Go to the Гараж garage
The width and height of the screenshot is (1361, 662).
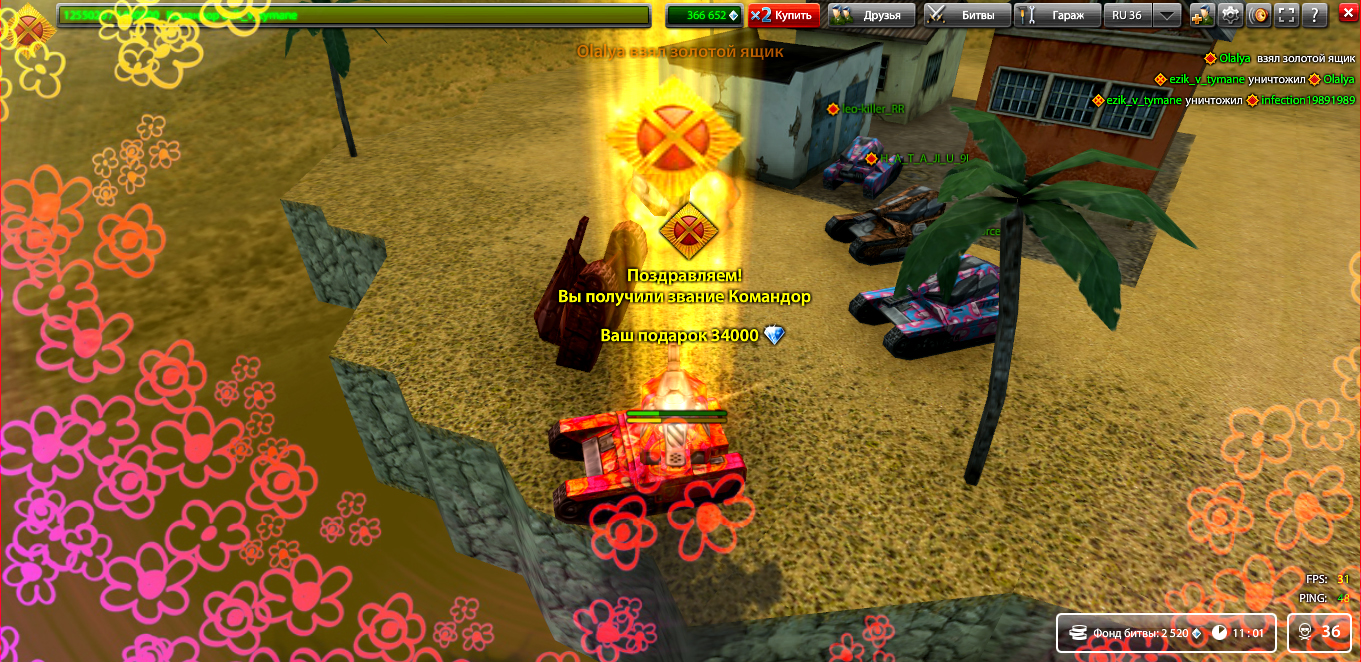(1056, 15)
